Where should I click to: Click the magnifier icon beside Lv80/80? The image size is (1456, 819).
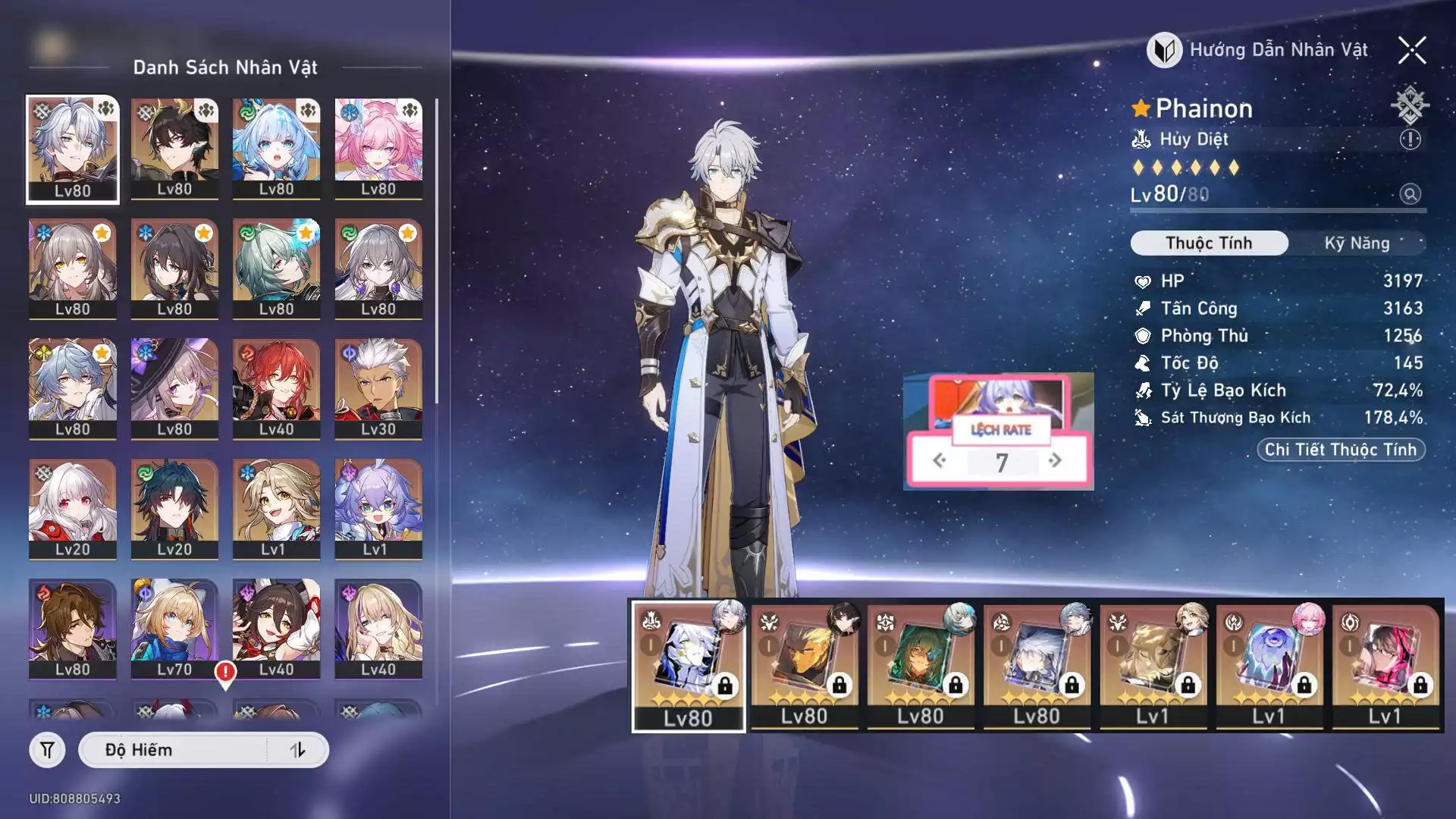click(1410, 194)
